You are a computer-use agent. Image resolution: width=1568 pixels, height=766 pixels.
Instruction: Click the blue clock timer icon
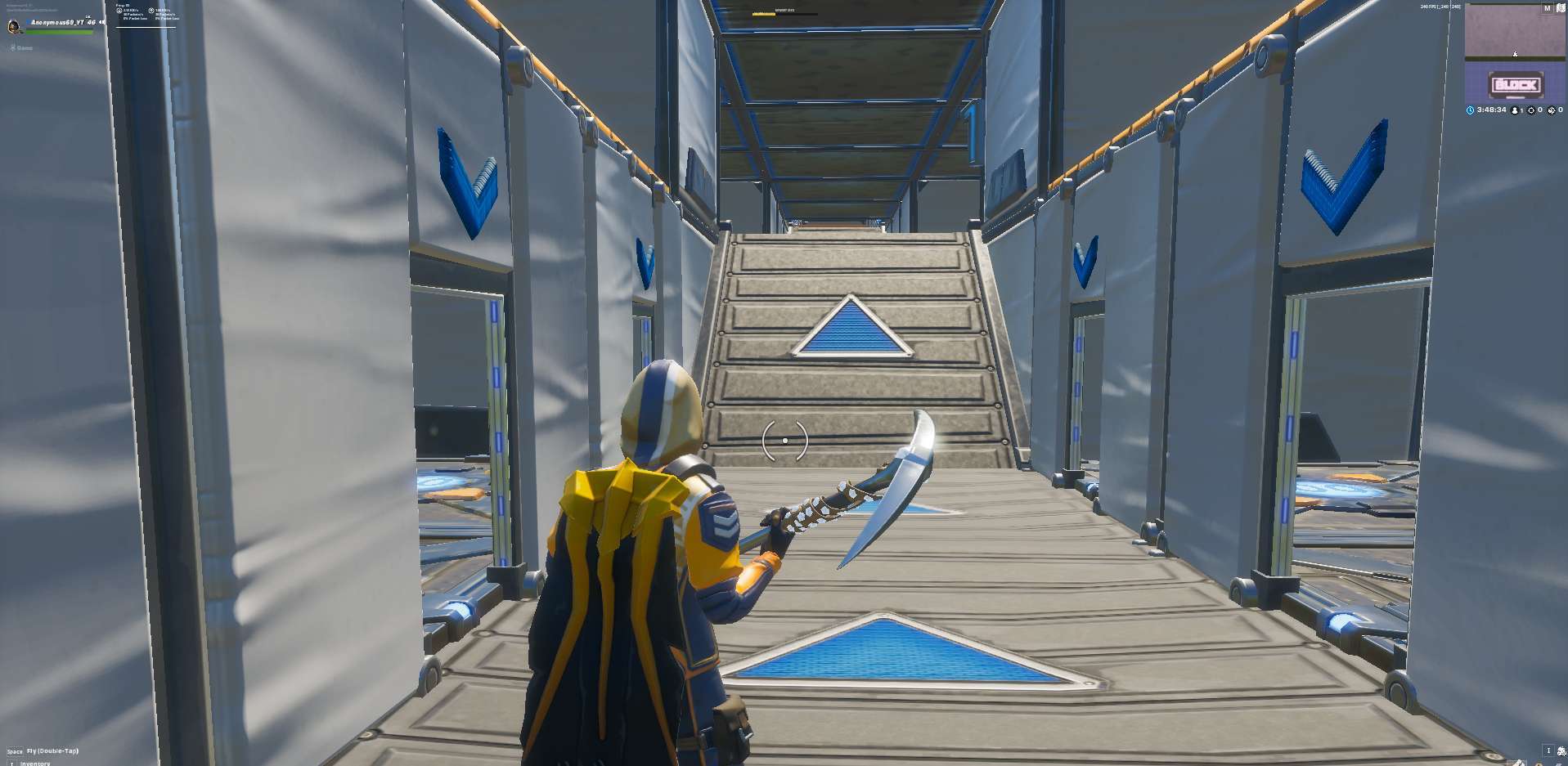point(1470,110)
